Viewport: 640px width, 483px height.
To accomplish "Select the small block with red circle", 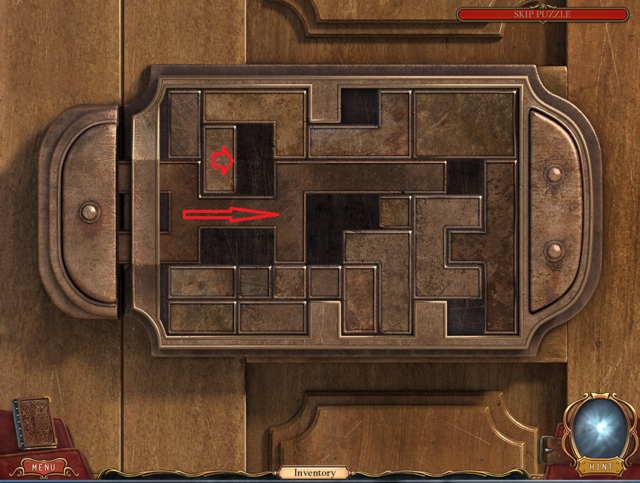I will point(220,159).
